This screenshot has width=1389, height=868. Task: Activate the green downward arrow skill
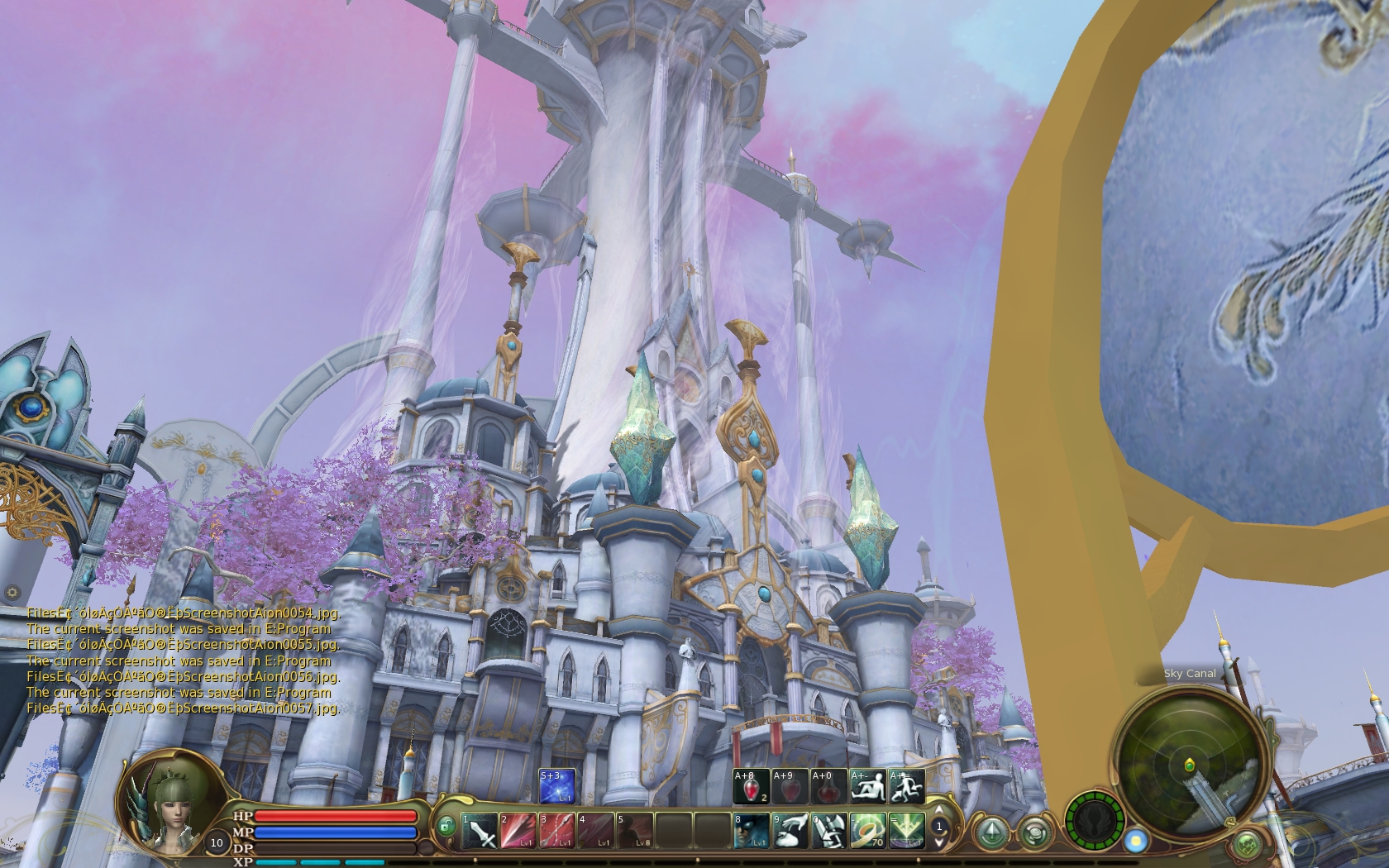coord(905,831)
